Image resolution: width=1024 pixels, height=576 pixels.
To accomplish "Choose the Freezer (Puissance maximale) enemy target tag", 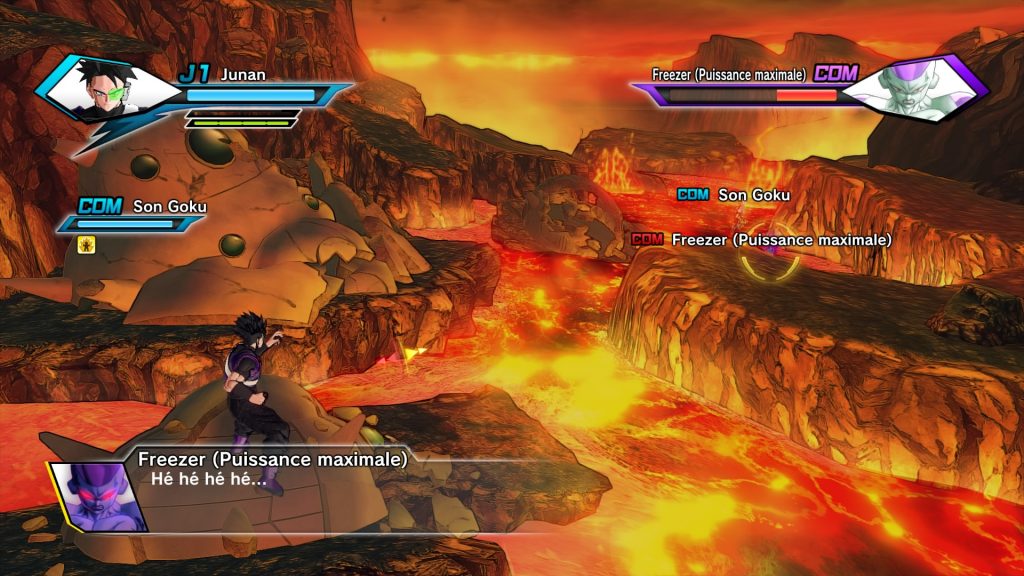I will tap(761, 240).
